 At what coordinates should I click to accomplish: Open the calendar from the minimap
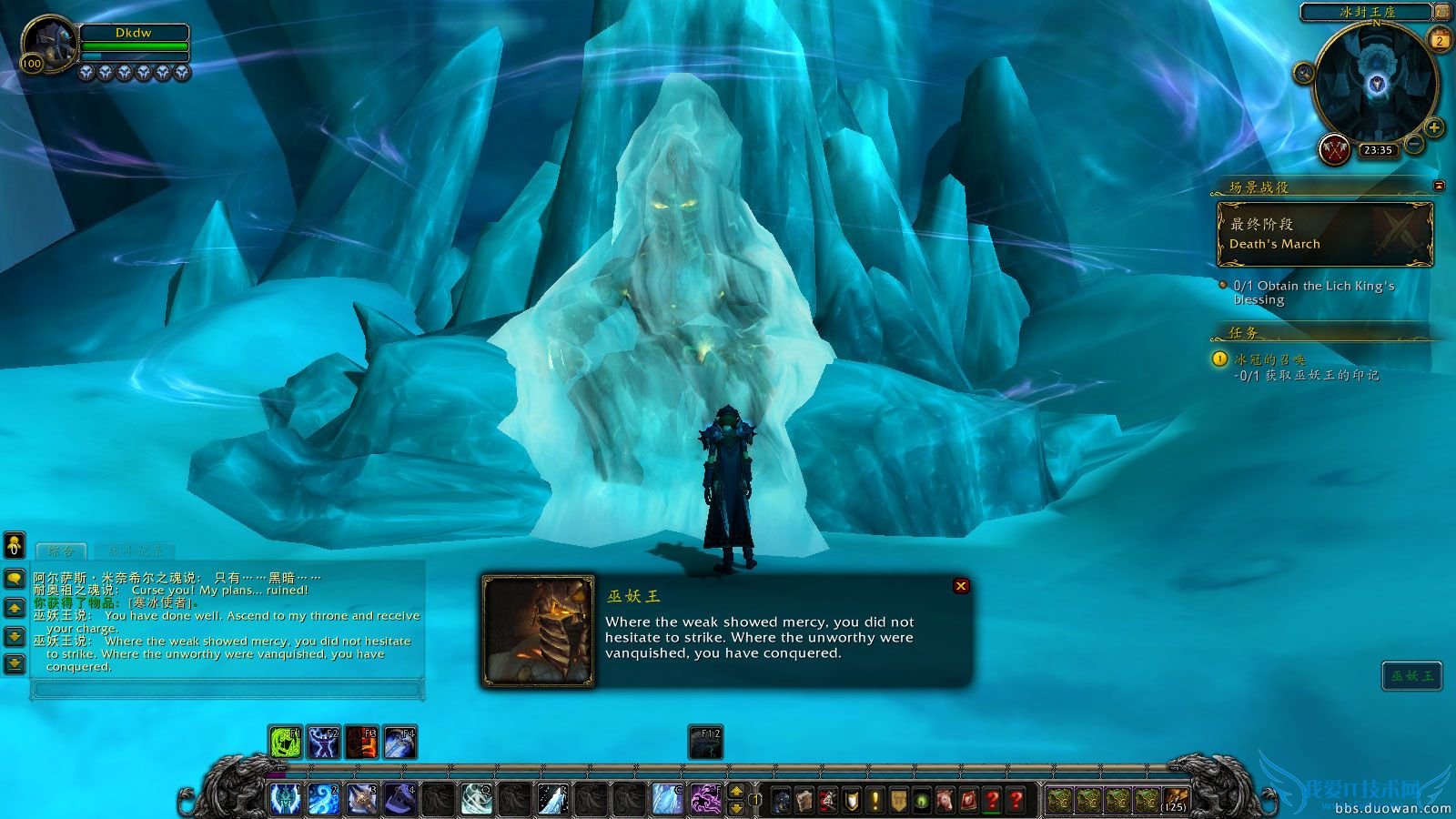pos(1438,40)
